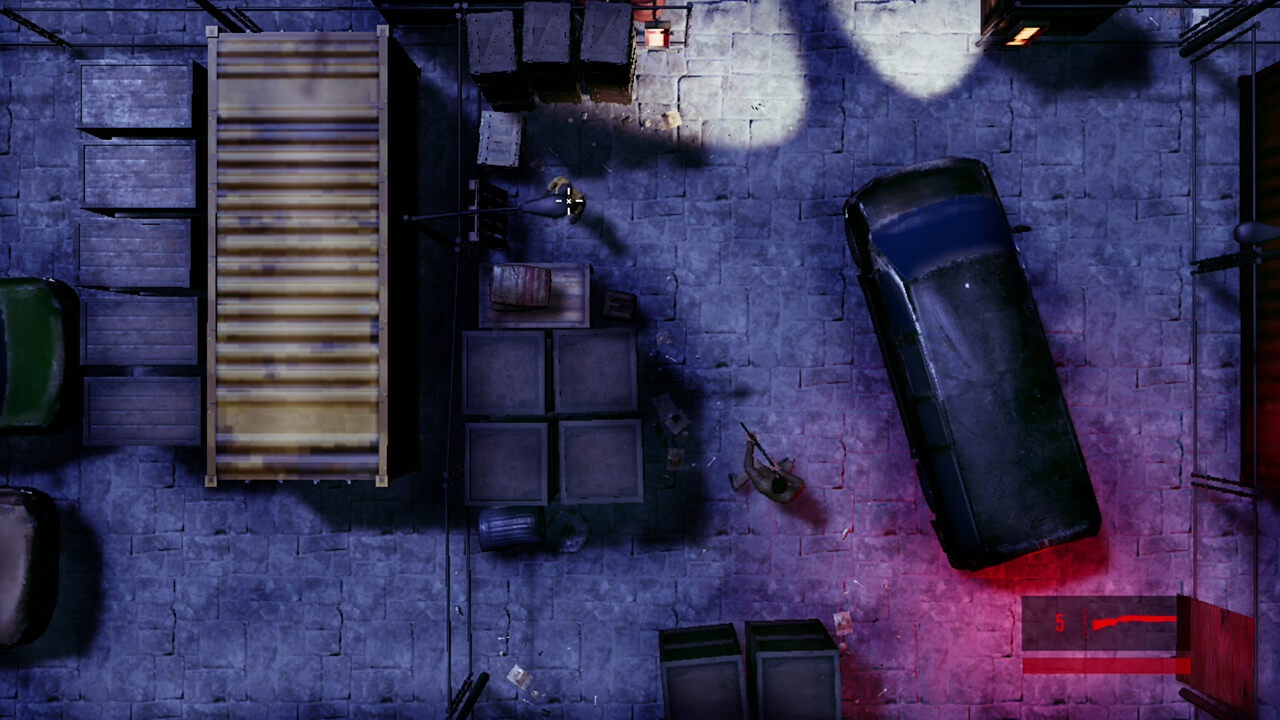Click the red ammo count showing 5

click(1060, 623)
